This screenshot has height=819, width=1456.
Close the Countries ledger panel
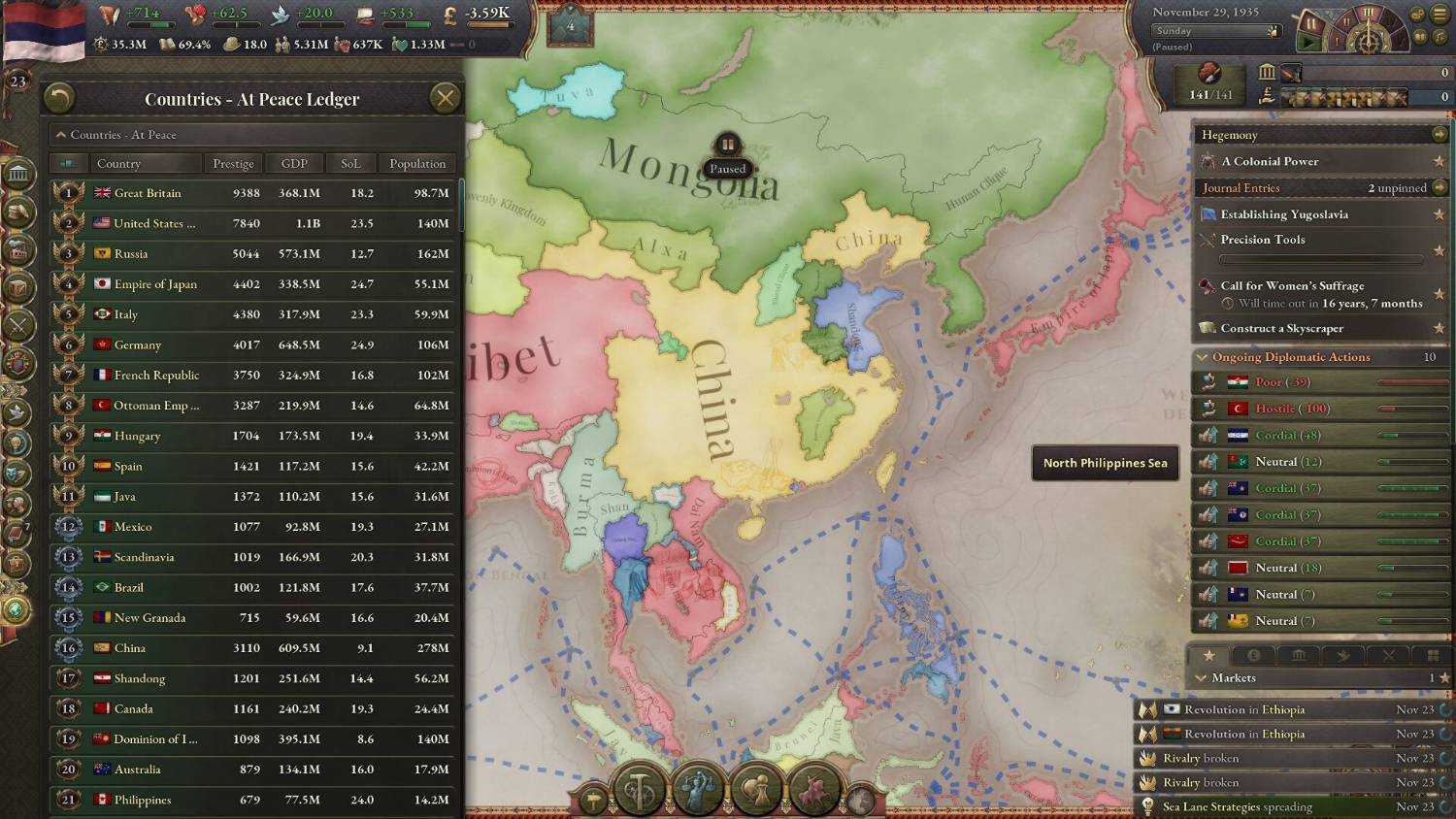click(445, 97)
